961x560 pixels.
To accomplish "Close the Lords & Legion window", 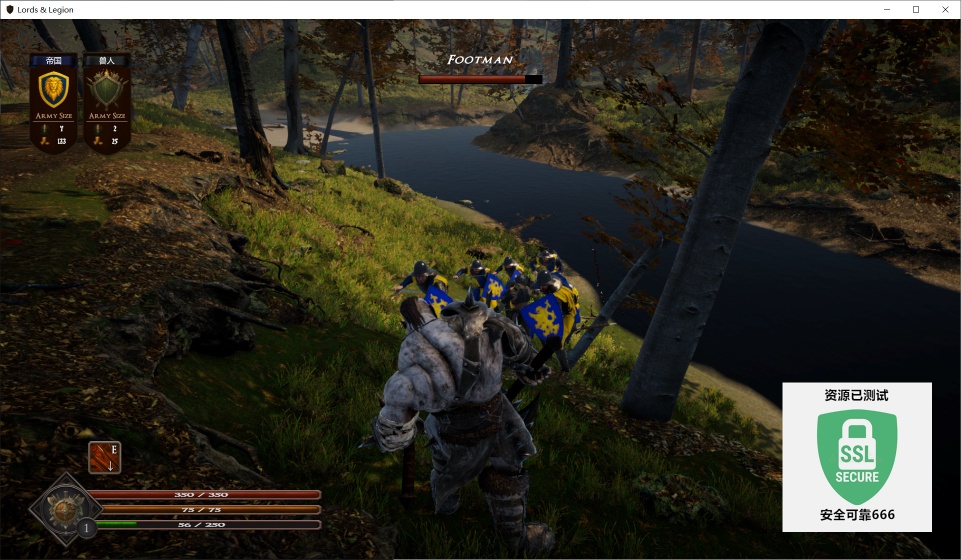I will 944,9.
